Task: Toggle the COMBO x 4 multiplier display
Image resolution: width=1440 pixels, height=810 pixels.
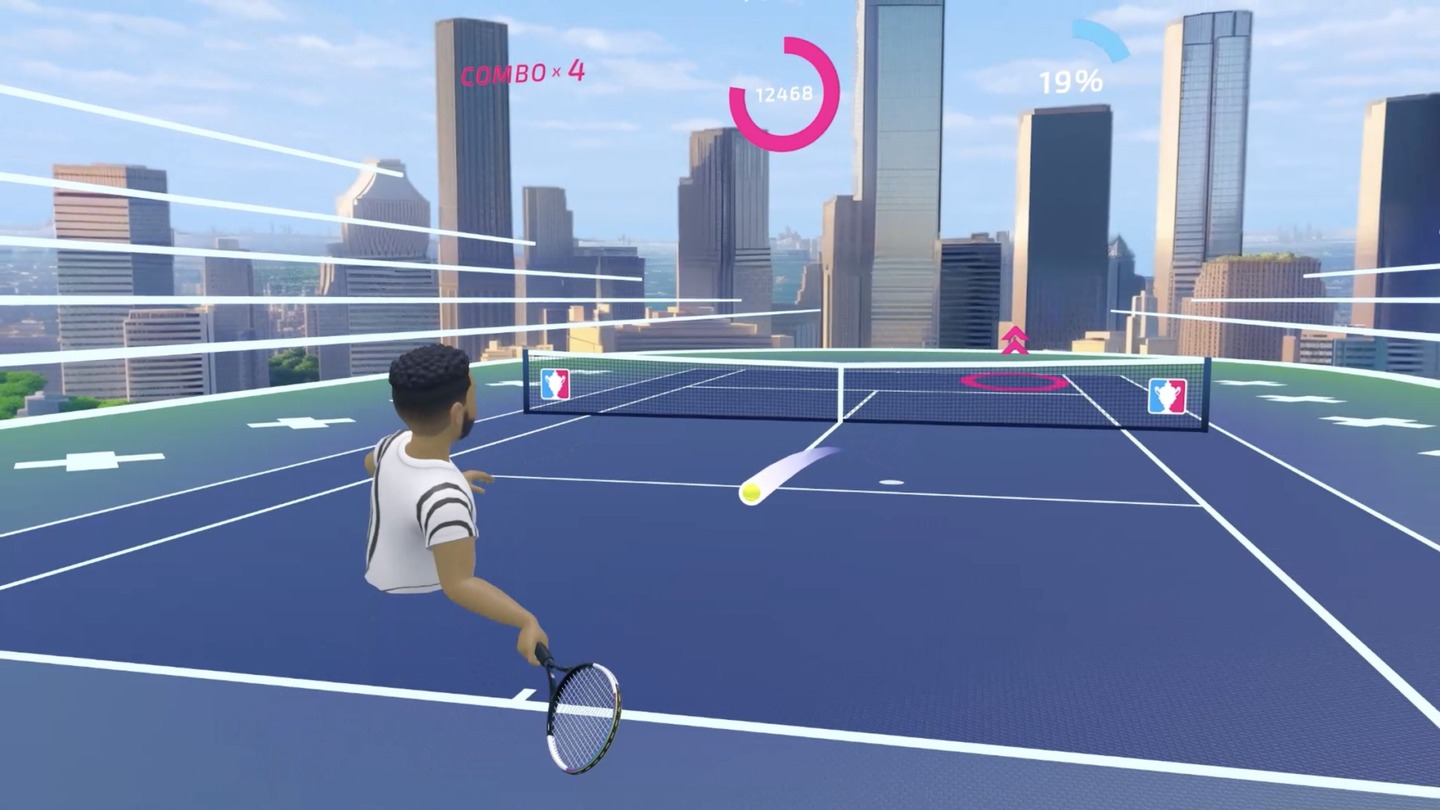Action: 522,73
